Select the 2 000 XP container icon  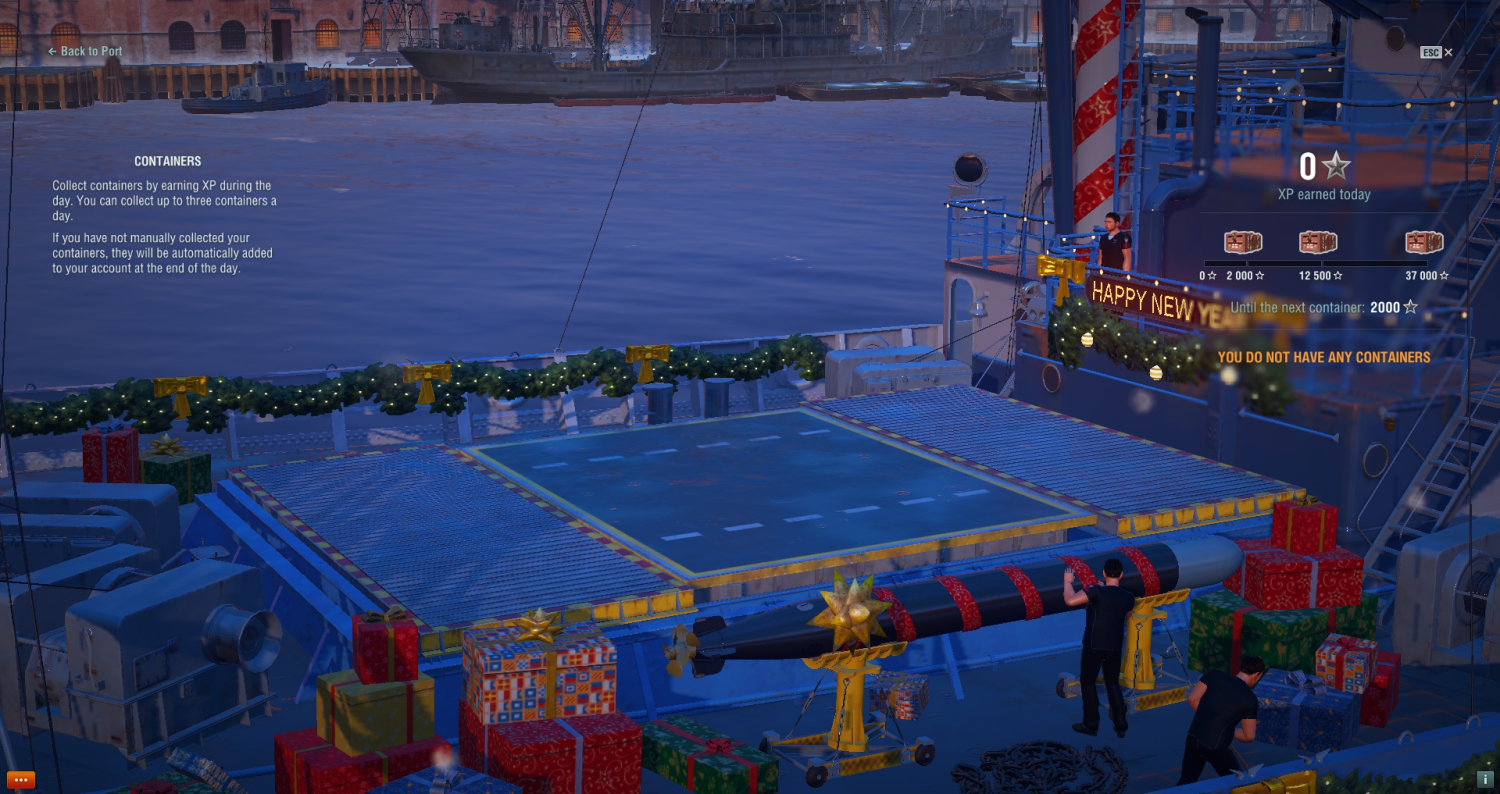tap(1243, 243)
